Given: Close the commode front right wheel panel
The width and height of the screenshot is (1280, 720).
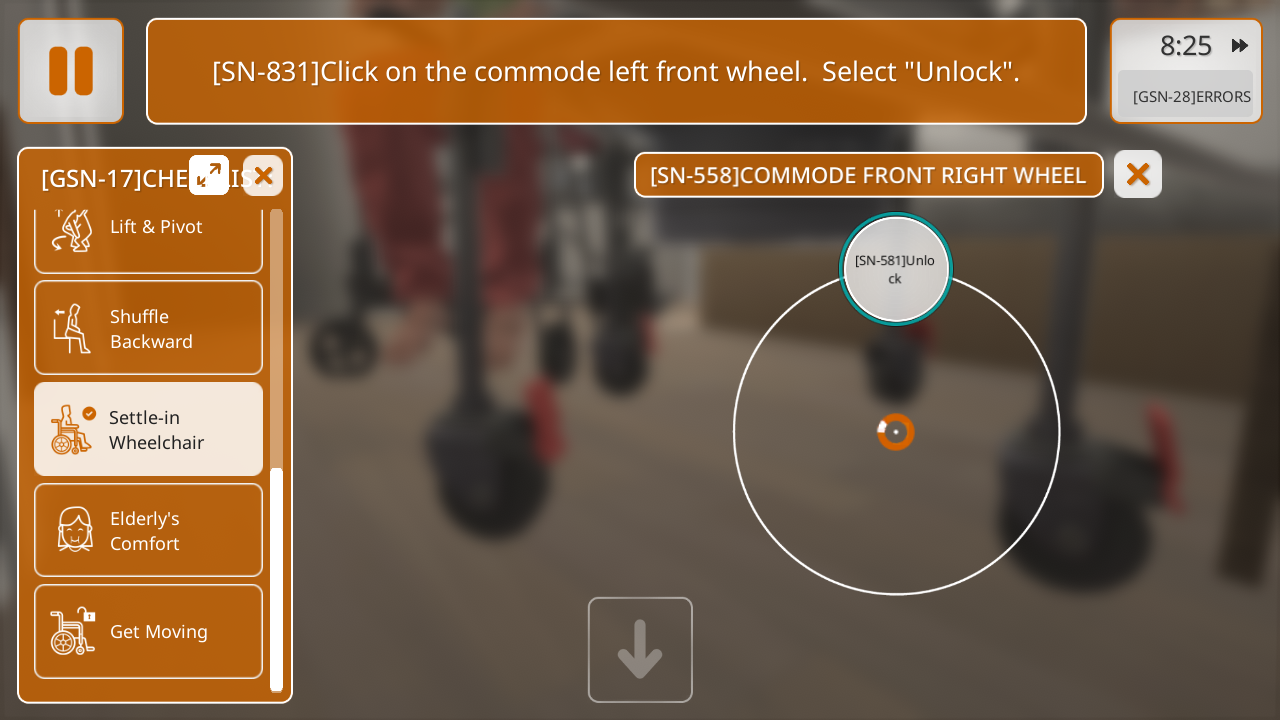Looking at the screenshot, I should coord(1138,174).
